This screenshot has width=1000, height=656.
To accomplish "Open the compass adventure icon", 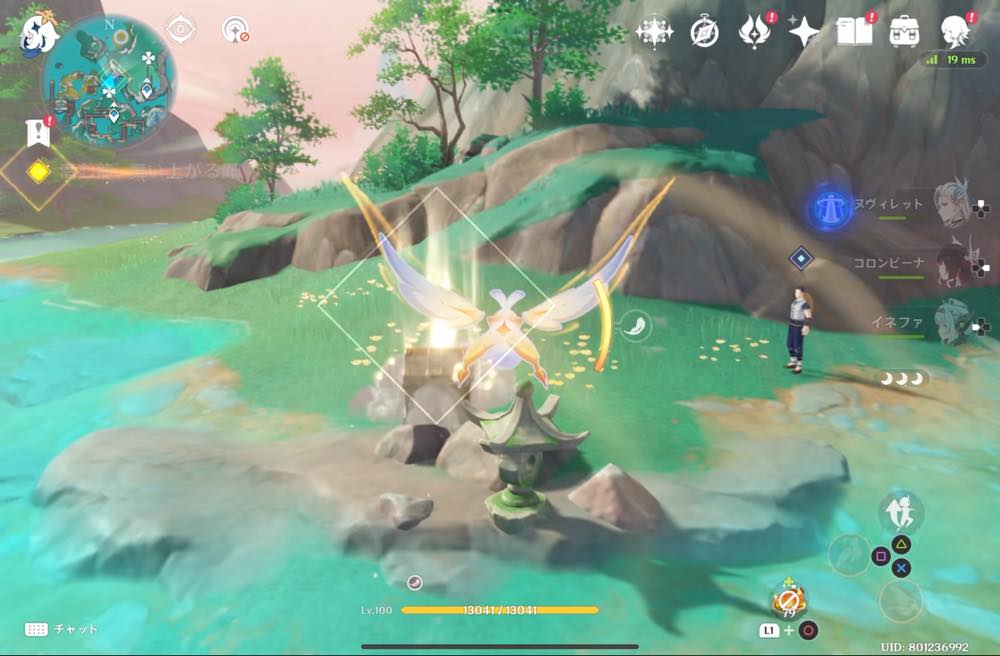I will 705,32.
